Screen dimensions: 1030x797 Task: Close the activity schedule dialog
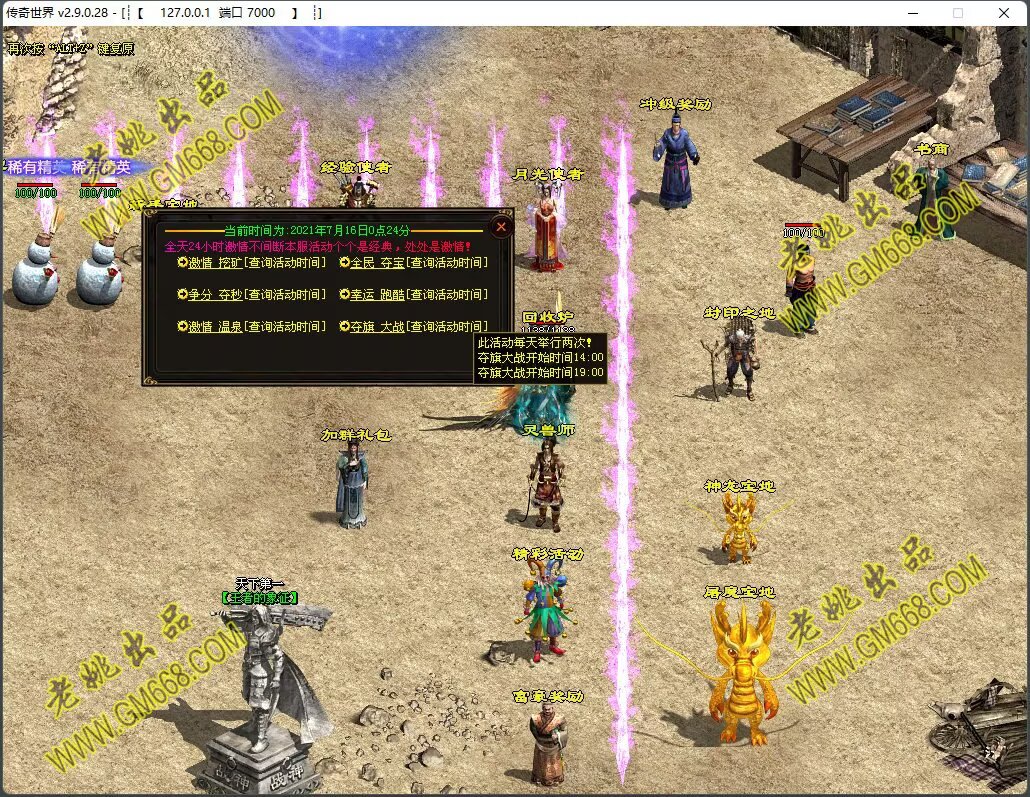[502, 227]
